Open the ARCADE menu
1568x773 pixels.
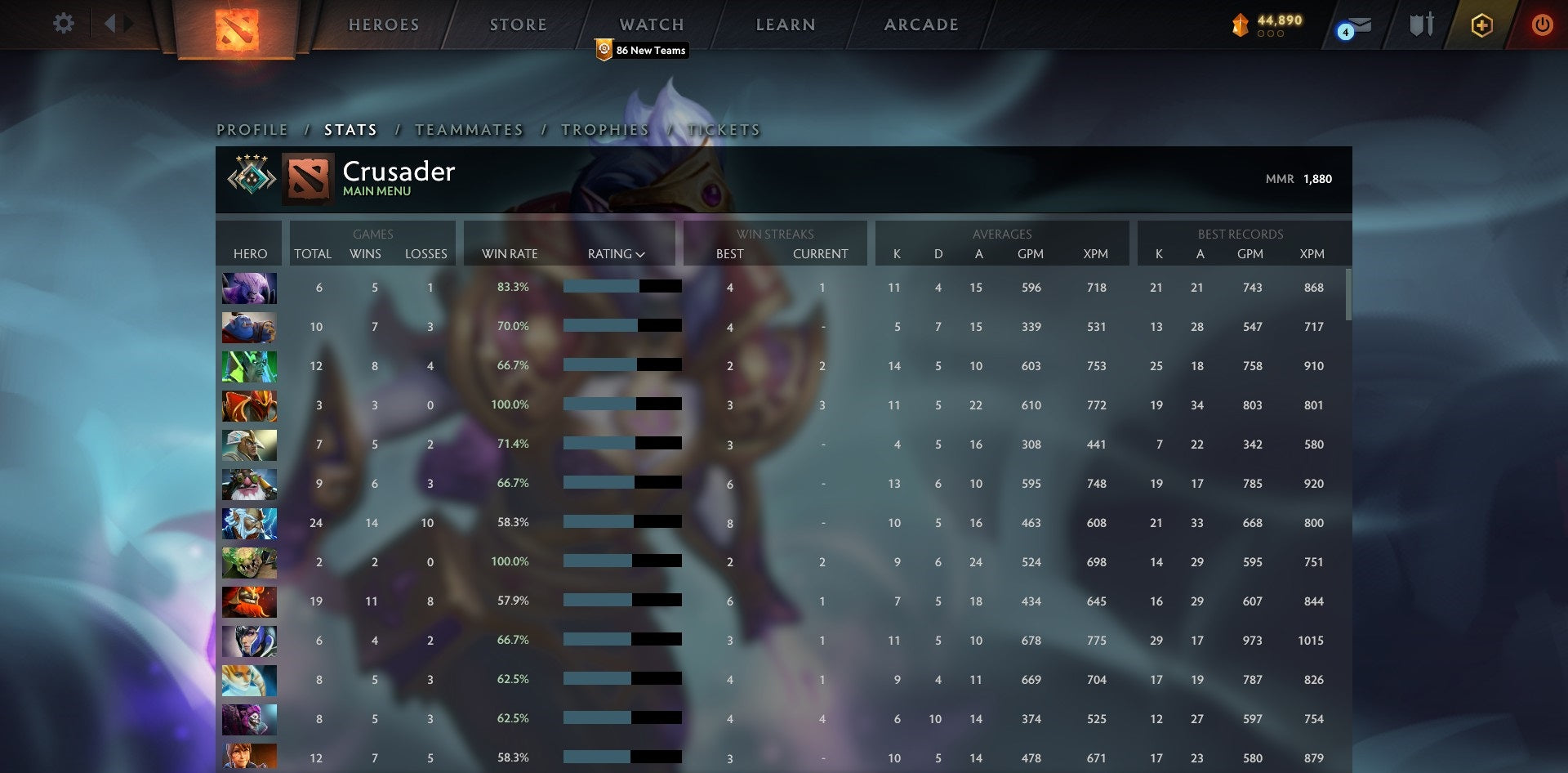(x=920, y=25)
